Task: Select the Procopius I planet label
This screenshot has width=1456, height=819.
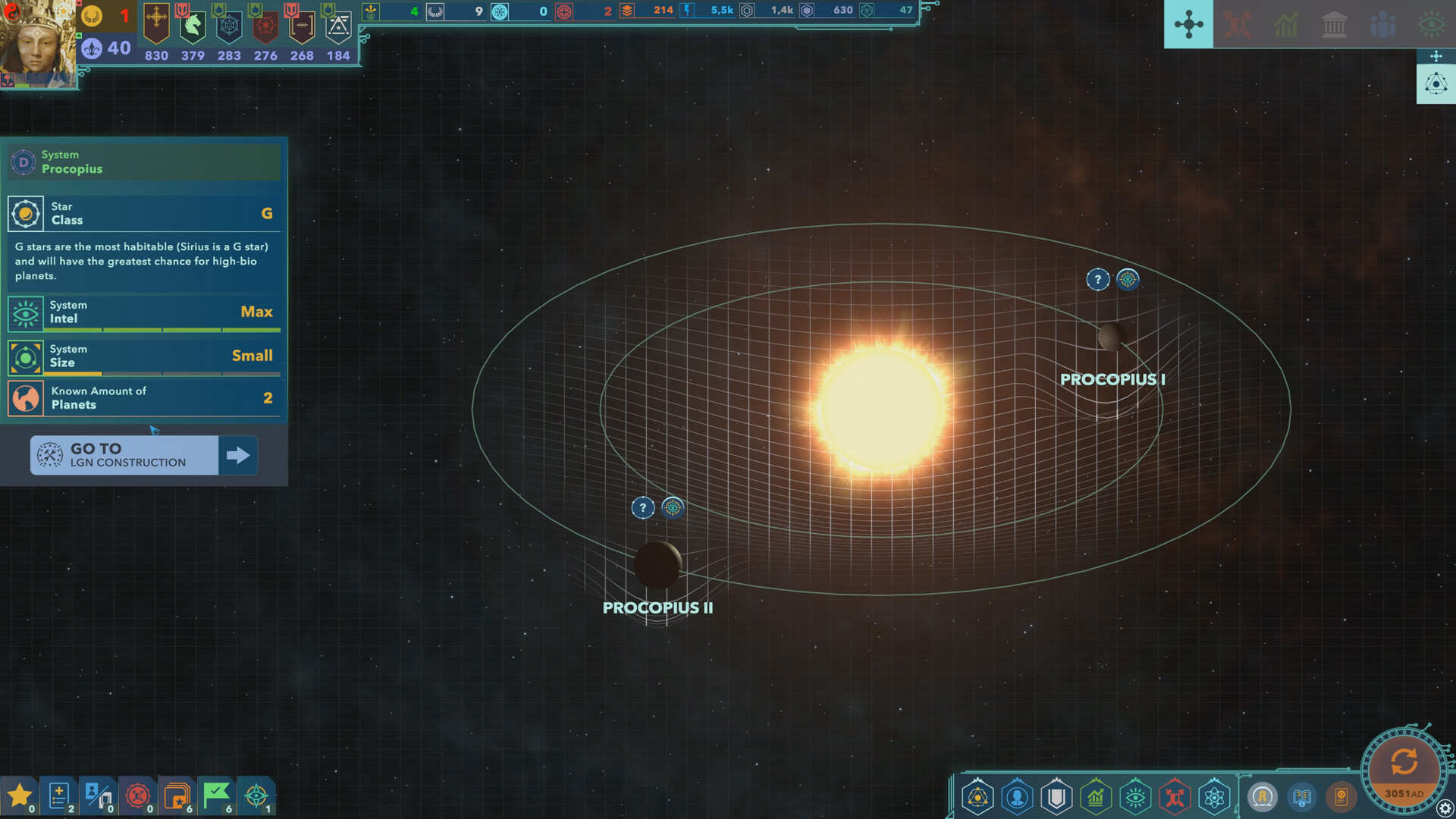Action: (x=1112, y=379)
